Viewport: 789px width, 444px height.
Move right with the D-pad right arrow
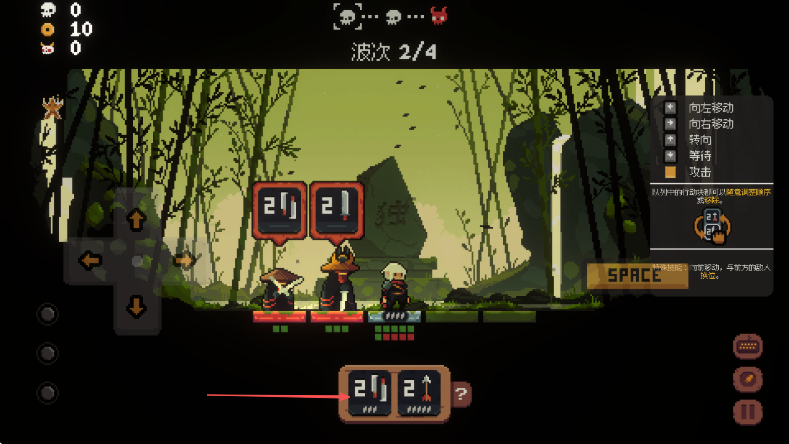click(x=183, y=261)
